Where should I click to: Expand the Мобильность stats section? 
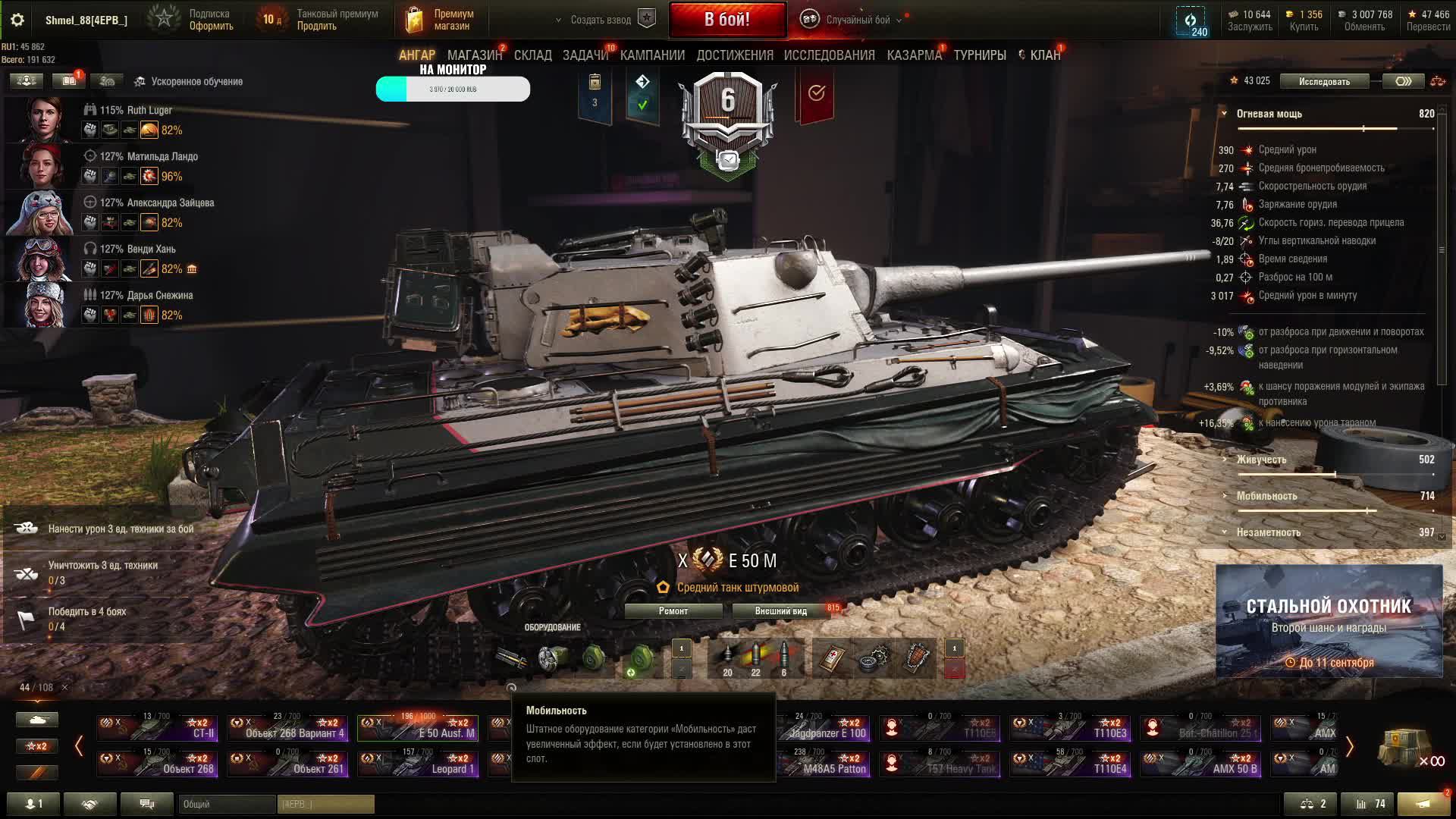pos(1266,496)
